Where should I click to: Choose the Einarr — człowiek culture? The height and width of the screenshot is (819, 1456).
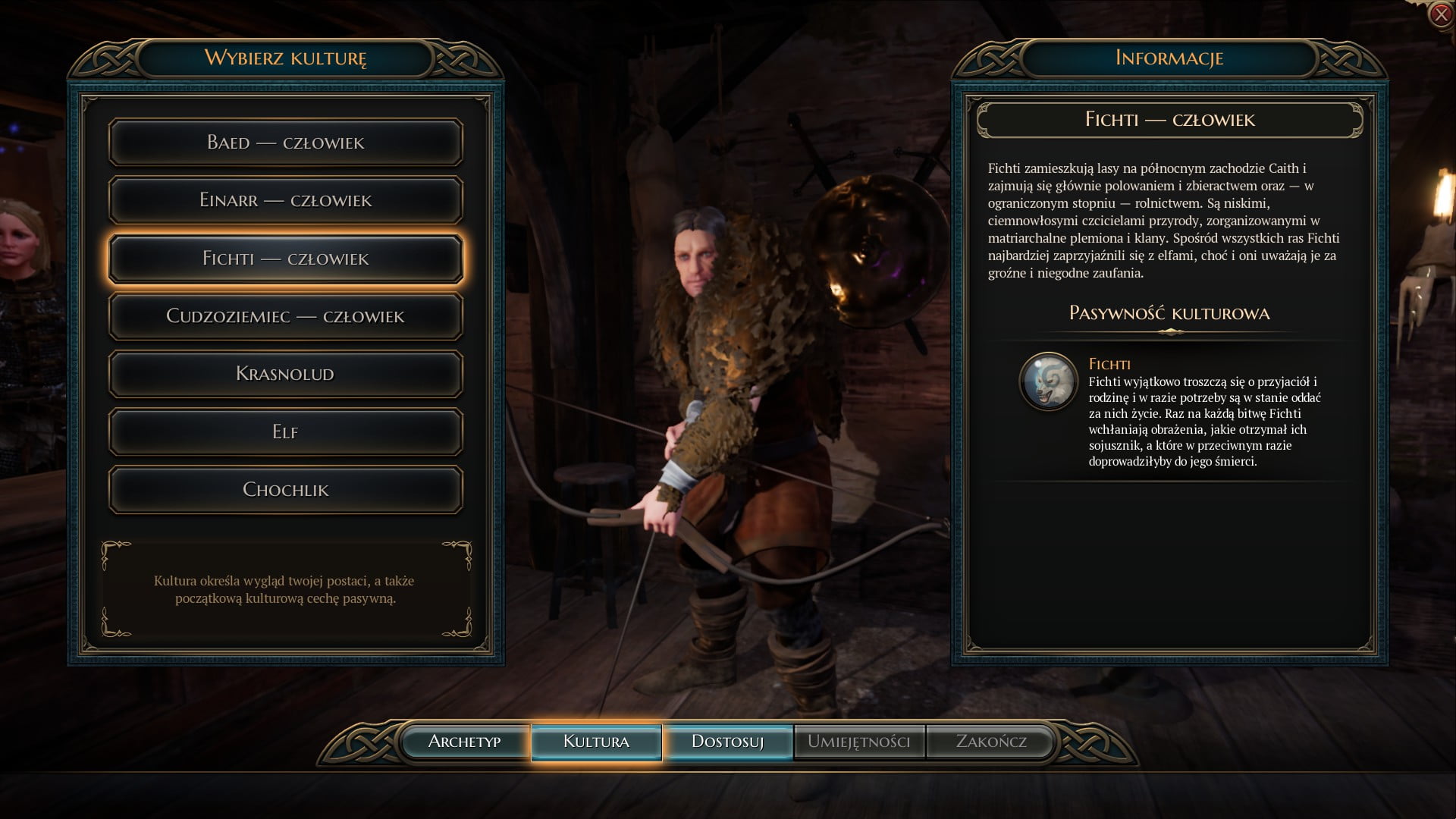[285, 200]
